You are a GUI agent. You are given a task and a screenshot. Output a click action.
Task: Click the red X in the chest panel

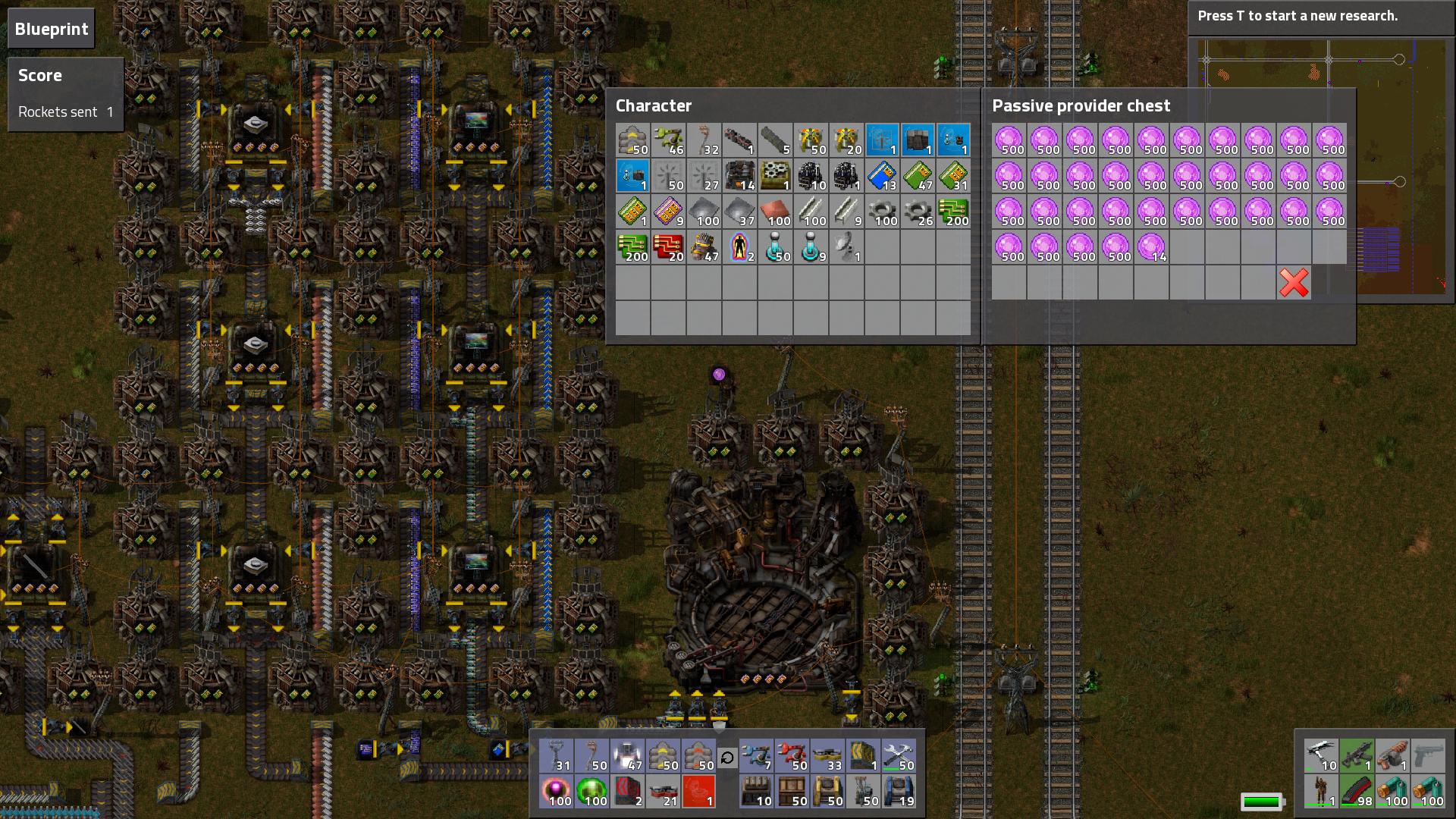[x=1294, y=283]
